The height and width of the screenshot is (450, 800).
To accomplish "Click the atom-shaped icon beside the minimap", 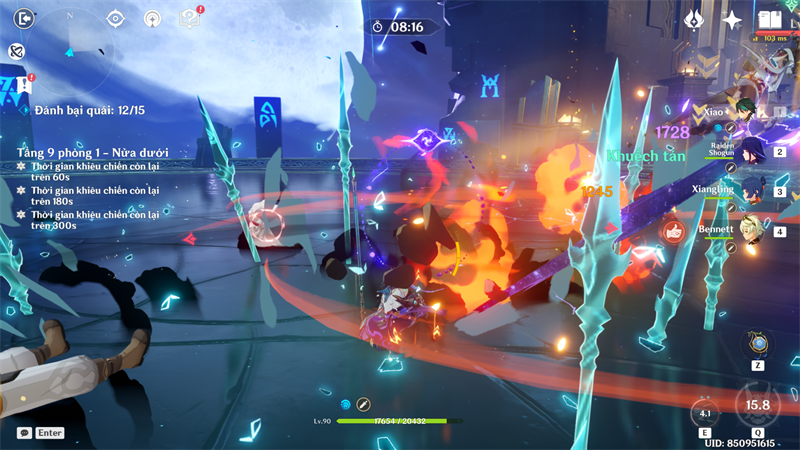I will pyautogui.click(x=17, y=51).
